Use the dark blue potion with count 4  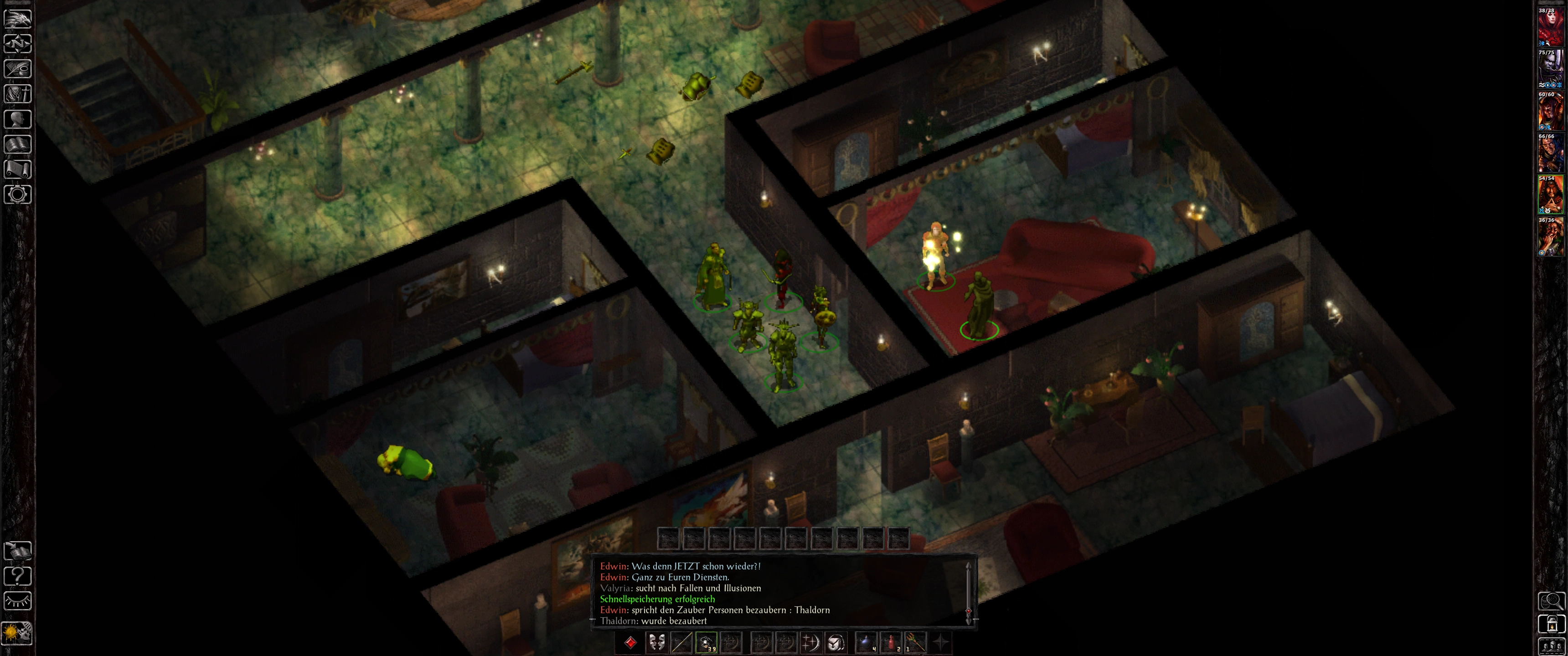coord(866,643)
